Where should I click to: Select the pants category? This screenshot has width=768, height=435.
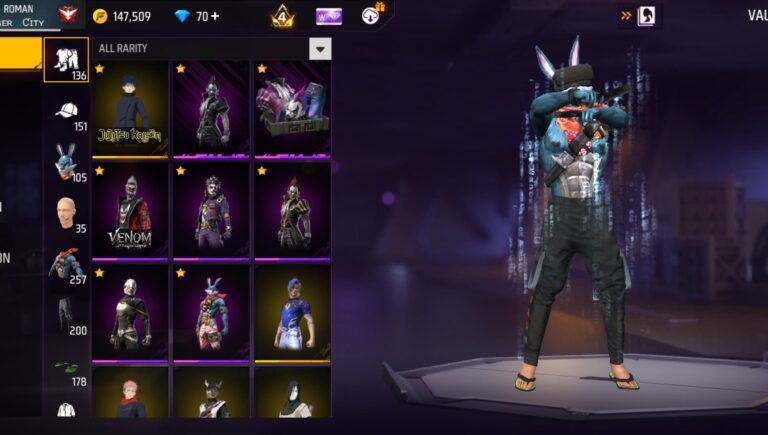(x=66, y=315)
